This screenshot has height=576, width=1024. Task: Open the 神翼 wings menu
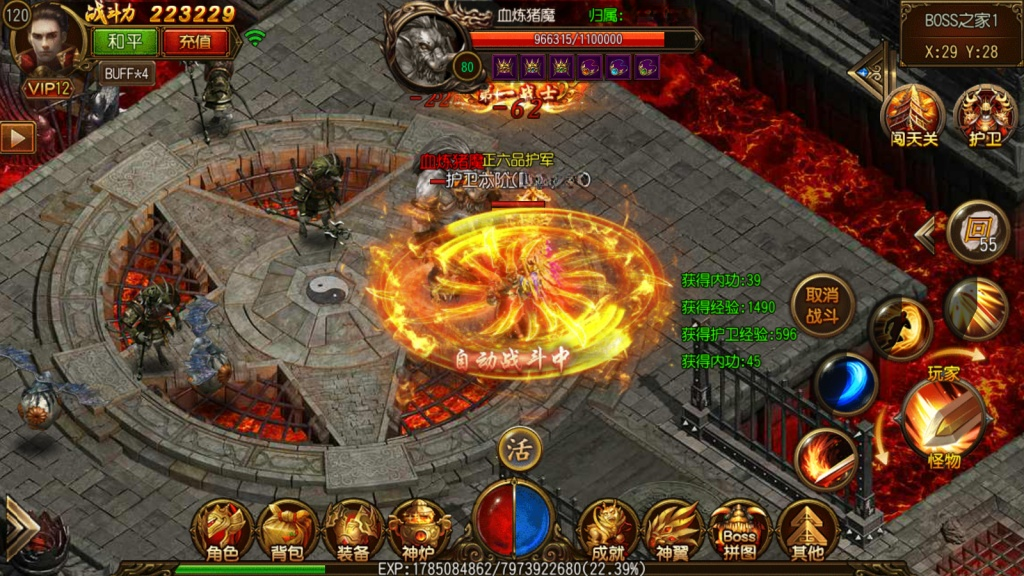673,531
